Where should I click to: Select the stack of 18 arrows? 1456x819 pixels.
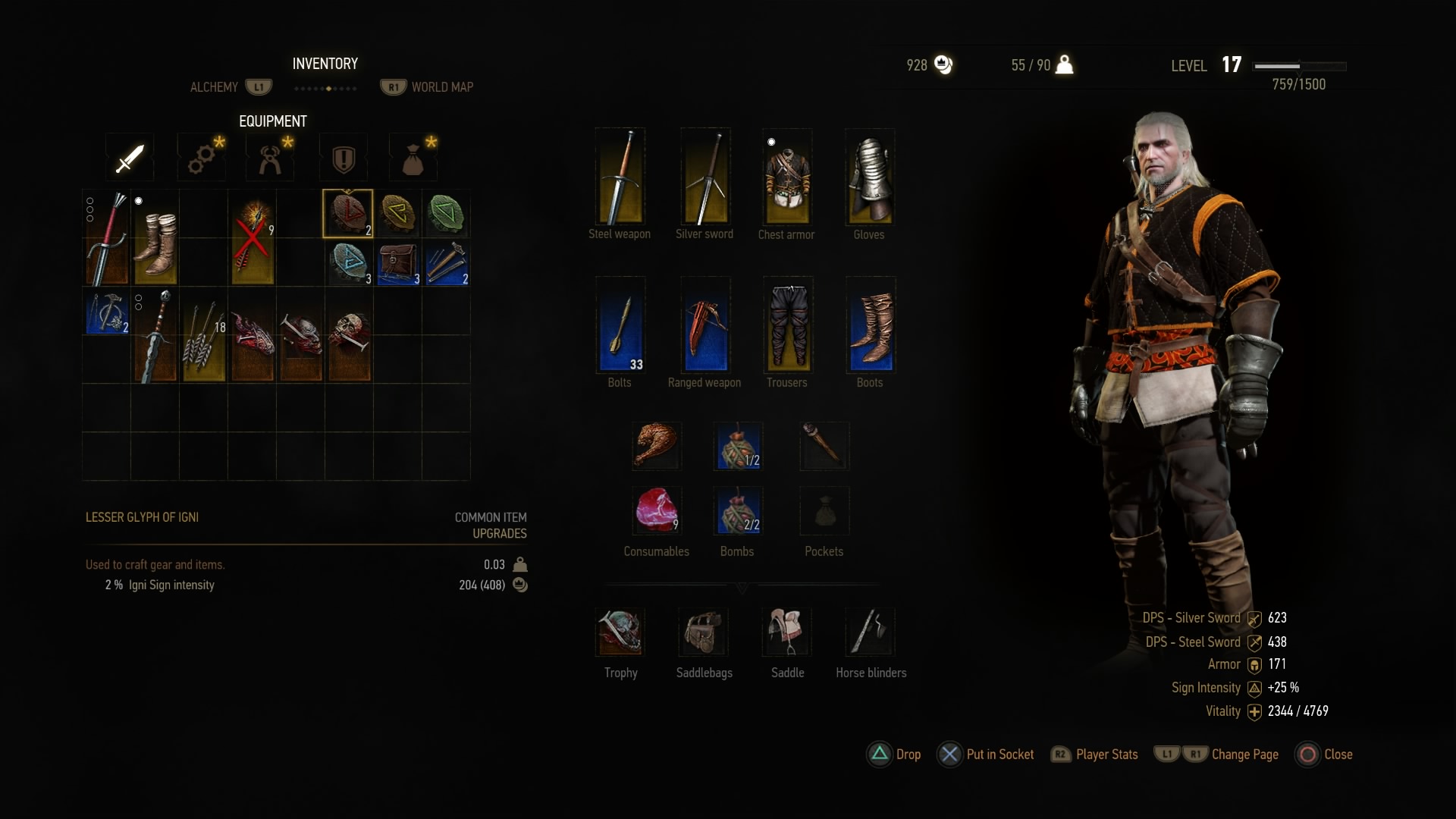[x=204, y=335]
